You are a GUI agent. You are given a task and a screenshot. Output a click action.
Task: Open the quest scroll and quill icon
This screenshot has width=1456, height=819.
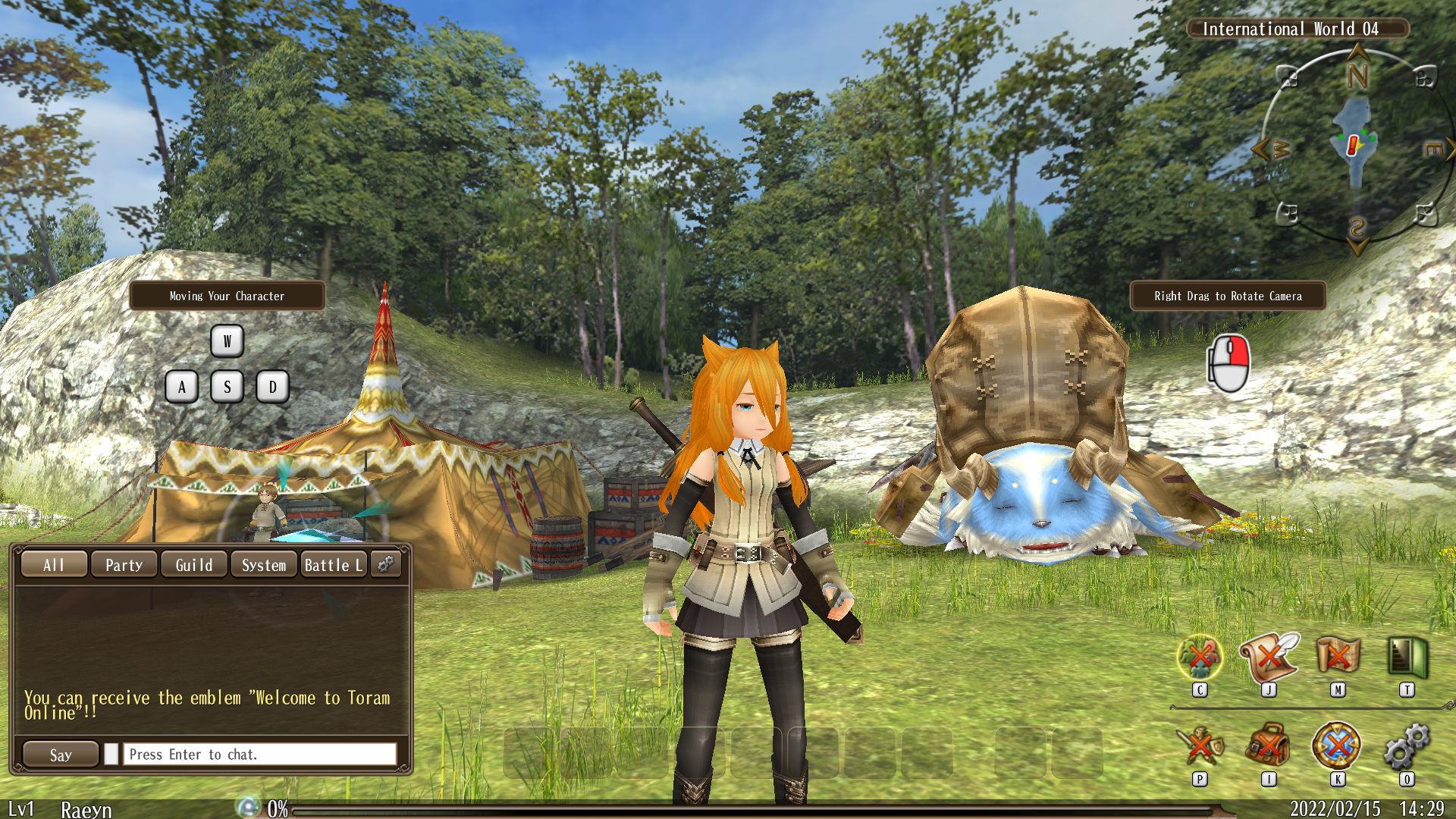1269,657
